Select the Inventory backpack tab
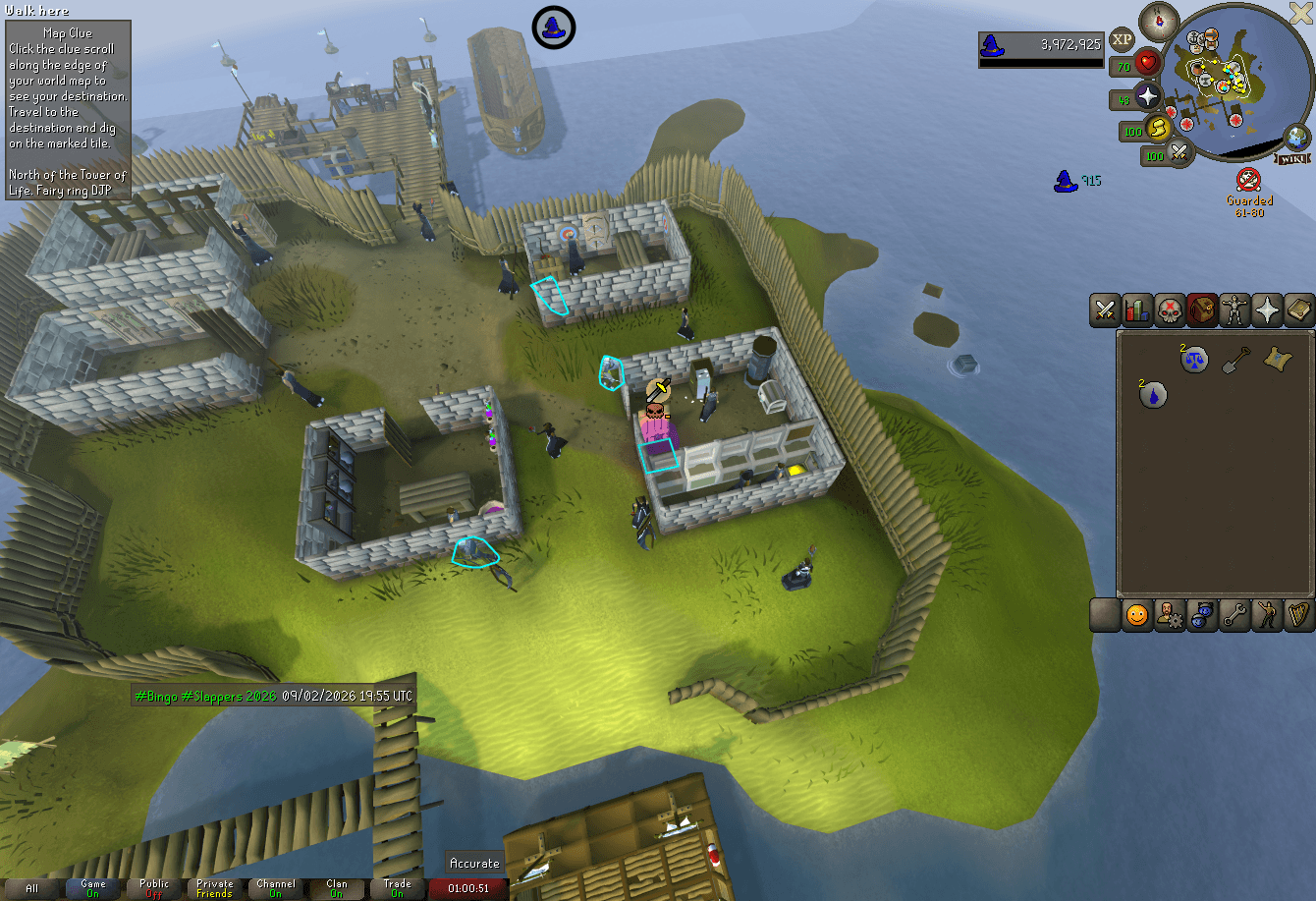The image size is (1316, 901). (x=1202, y=310)
